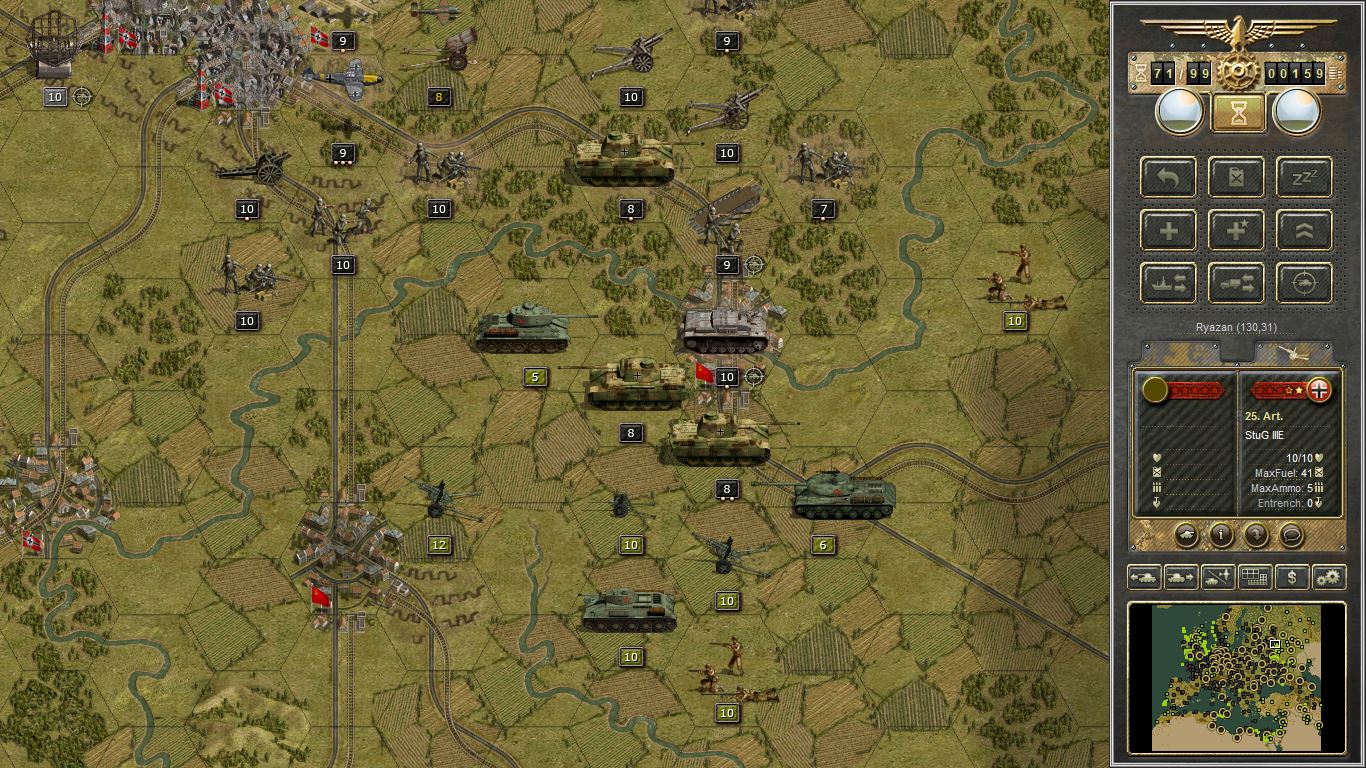End the turn with the hourglass button
The width and height of the screenshot is (1366, 768).
(1236, 113)
